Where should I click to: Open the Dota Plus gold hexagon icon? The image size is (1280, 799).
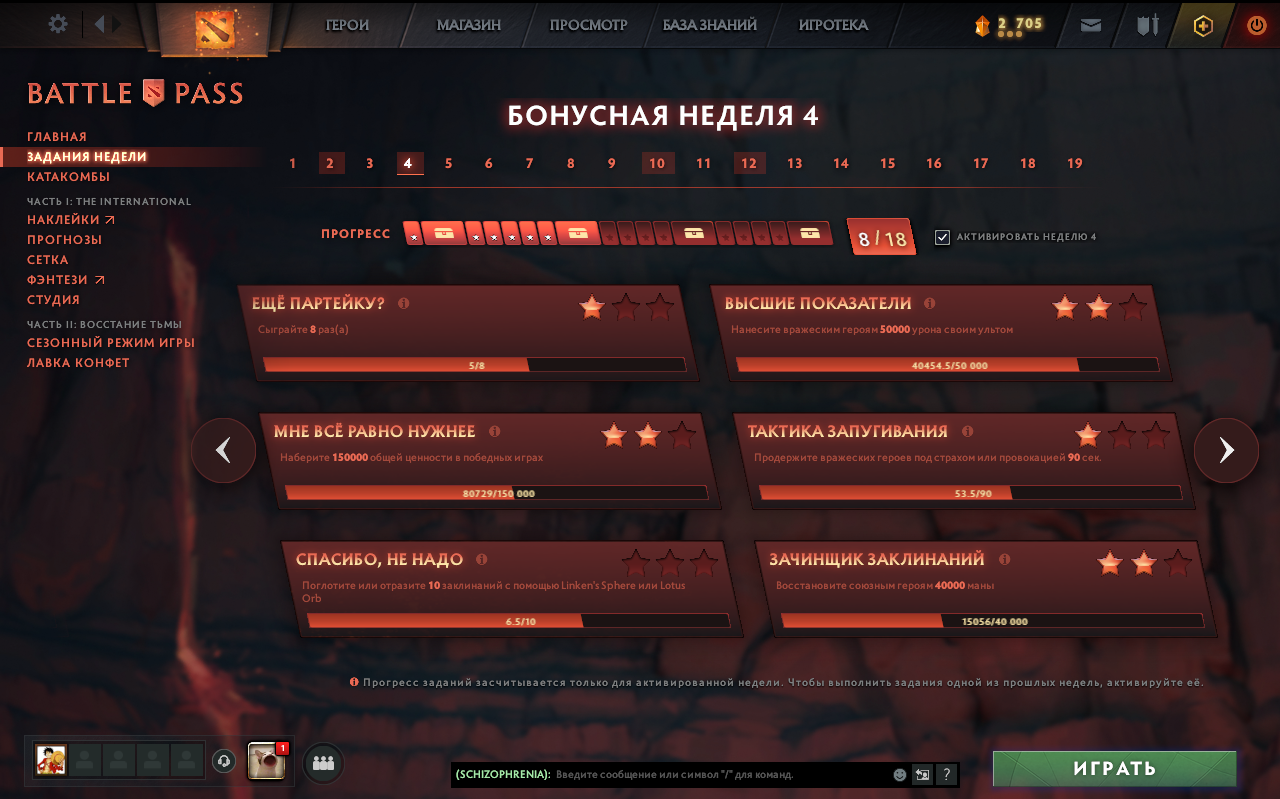1201,25
